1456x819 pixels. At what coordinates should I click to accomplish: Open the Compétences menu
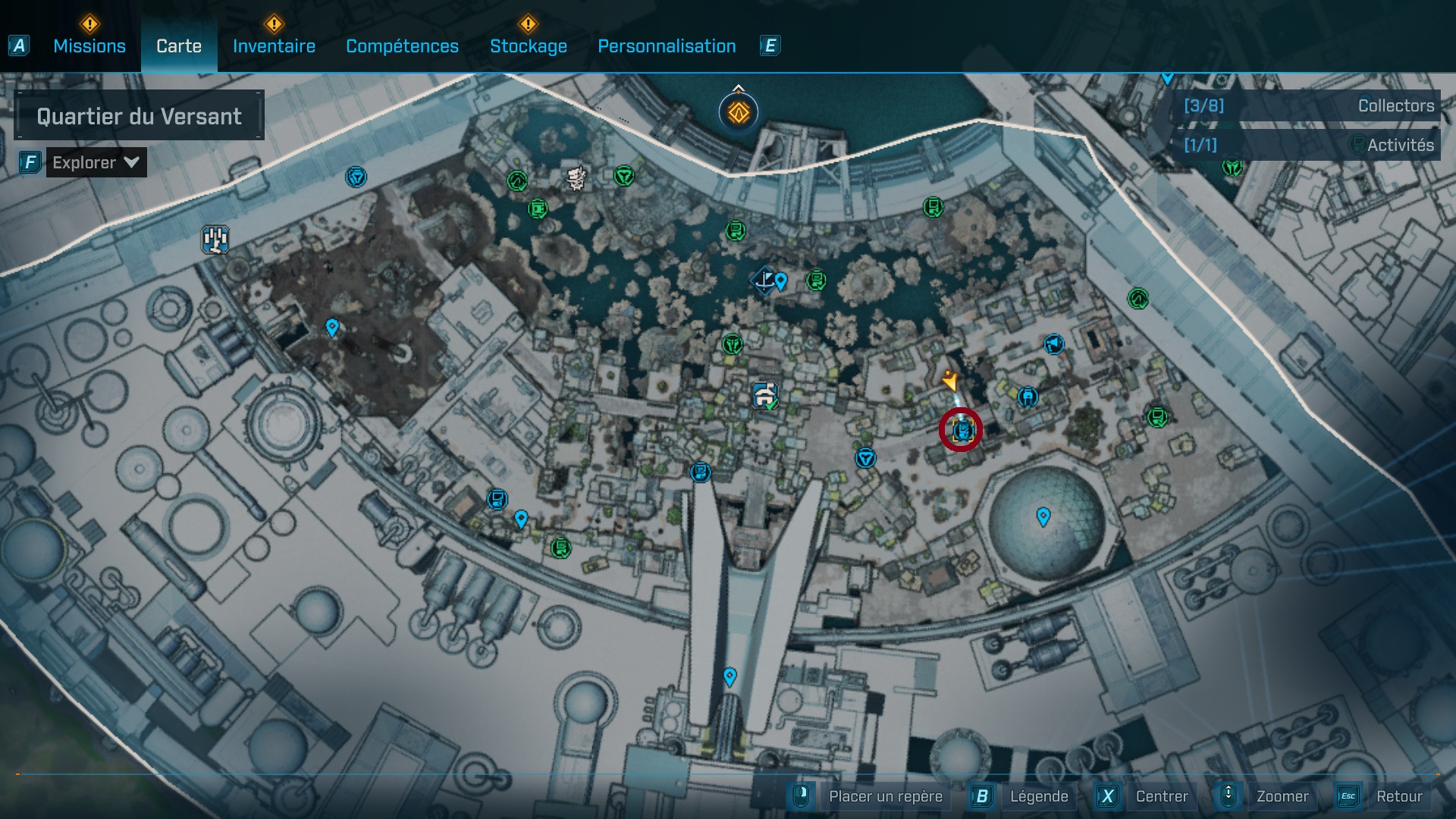click(x=402, y=45)
